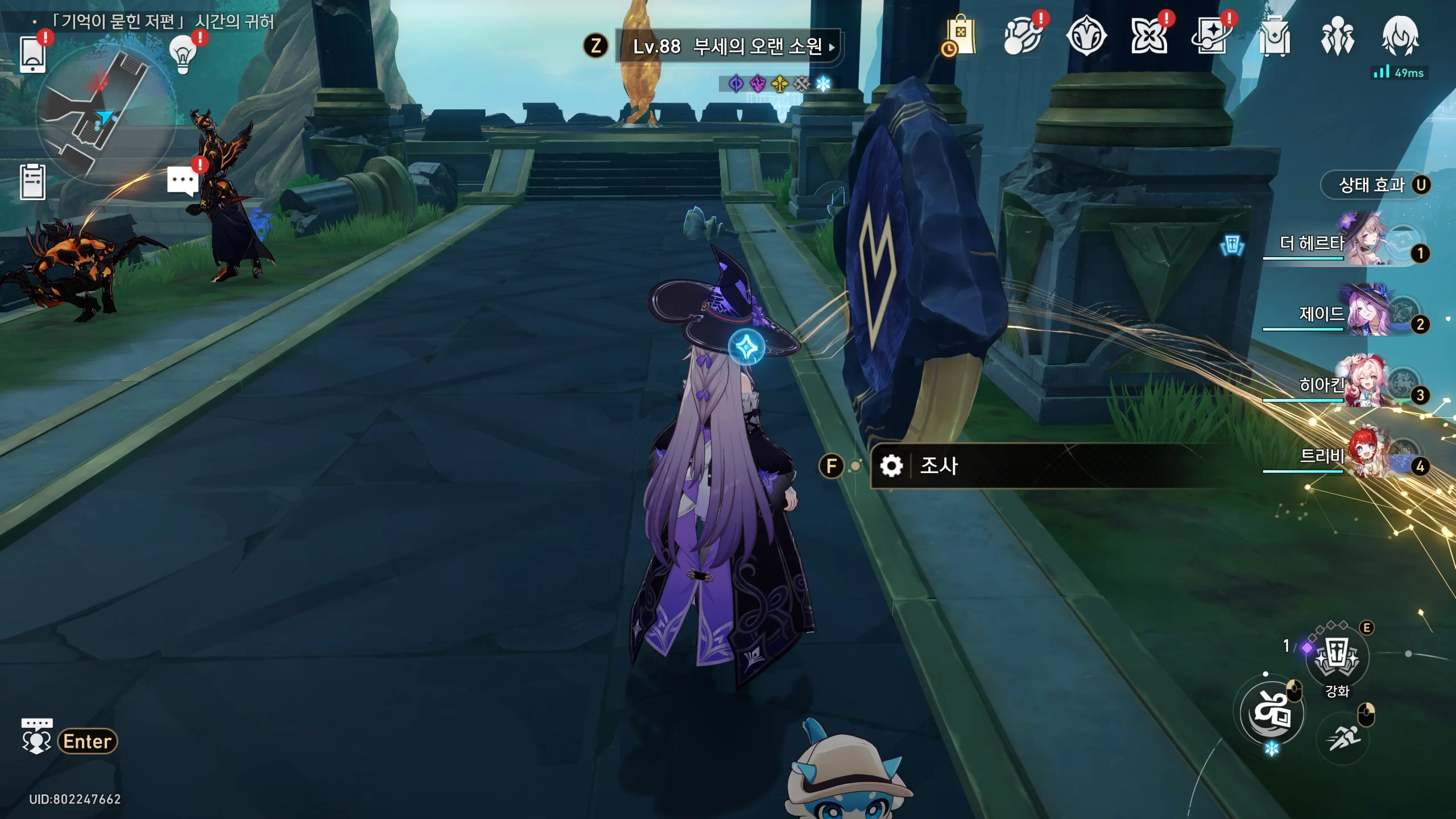The image size is (1456, 819).
Task: Open the chat speech bubble
Action: pos(183,181)
